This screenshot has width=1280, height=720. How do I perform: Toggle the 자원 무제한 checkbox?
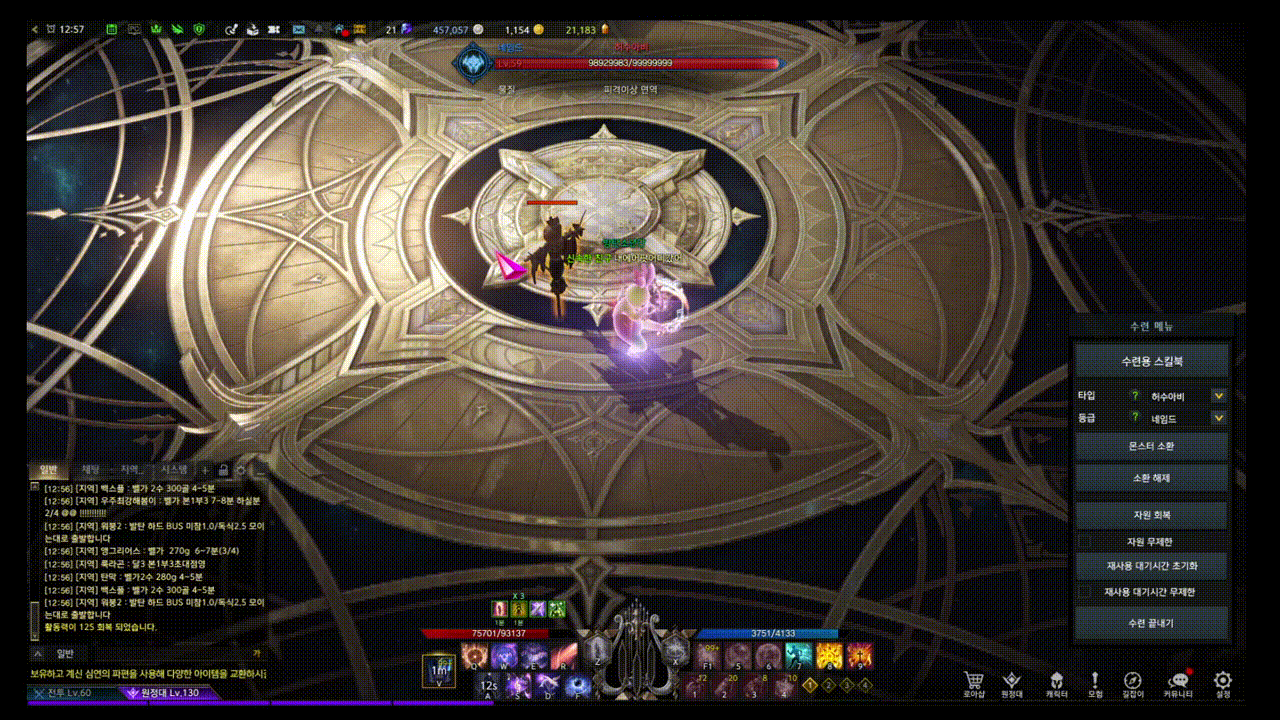tap(1085, 541)
